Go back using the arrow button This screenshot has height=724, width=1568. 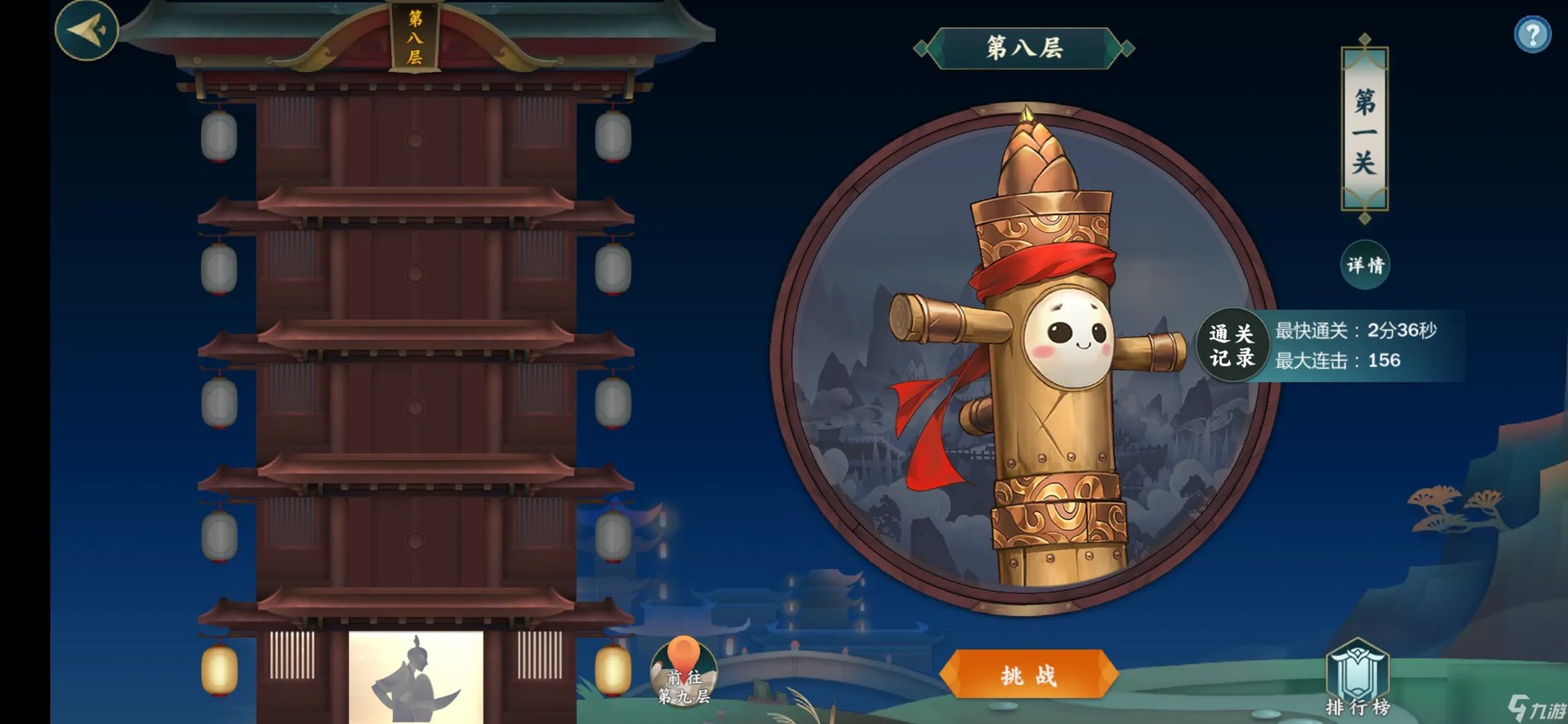click(87, 30)
